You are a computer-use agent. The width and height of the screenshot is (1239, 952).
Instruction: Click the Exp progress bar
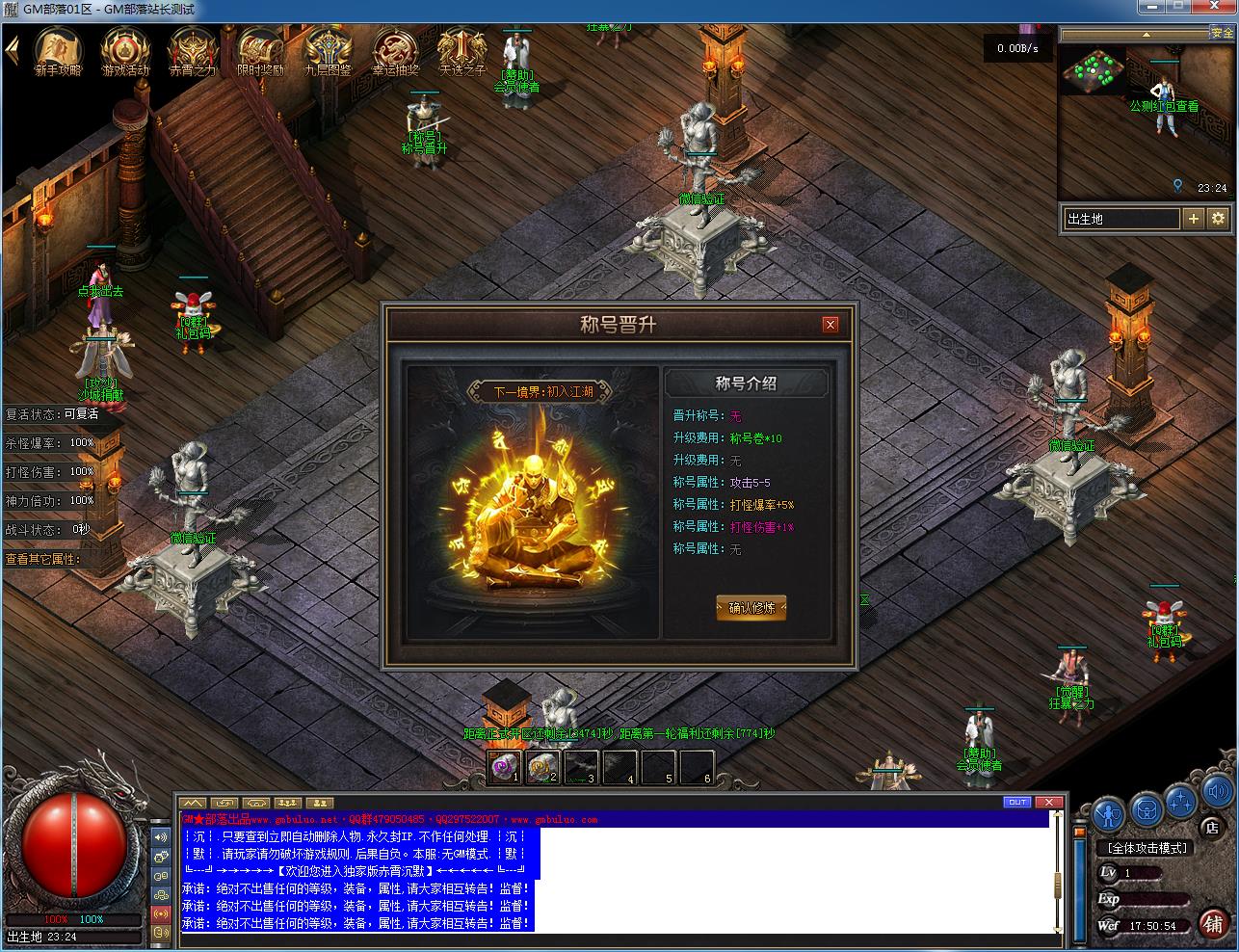(1154, 898)
